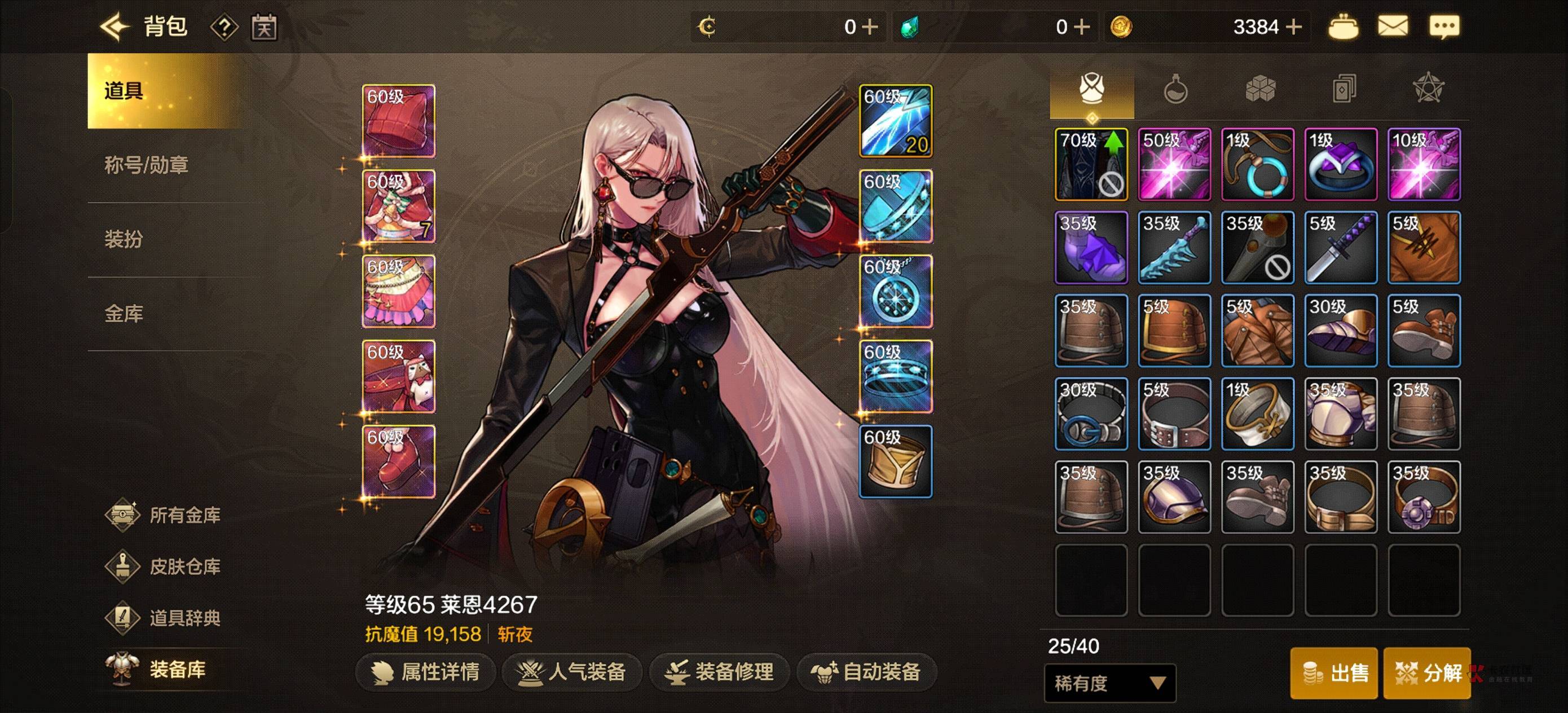Open the 金库 vault section
The height and width of the screenshot is (713, 1568).
point(124,314)
